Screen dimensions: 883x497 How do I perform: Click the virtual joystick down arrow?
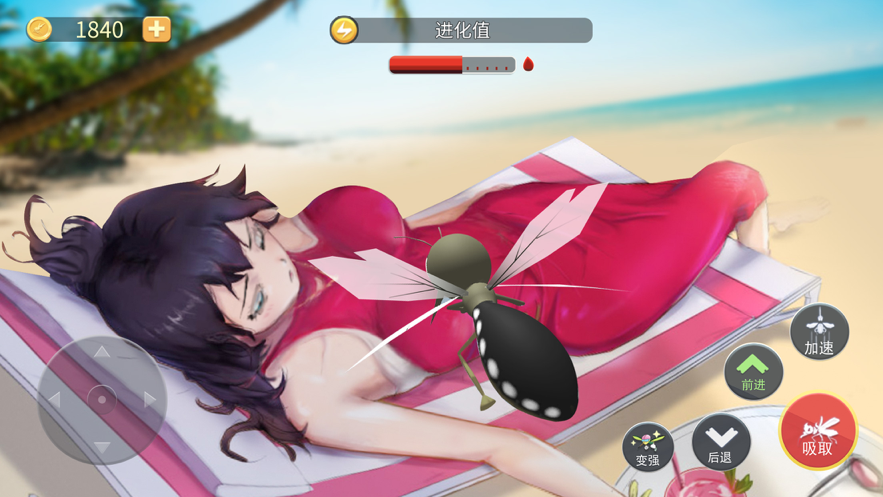coord(102,446)
